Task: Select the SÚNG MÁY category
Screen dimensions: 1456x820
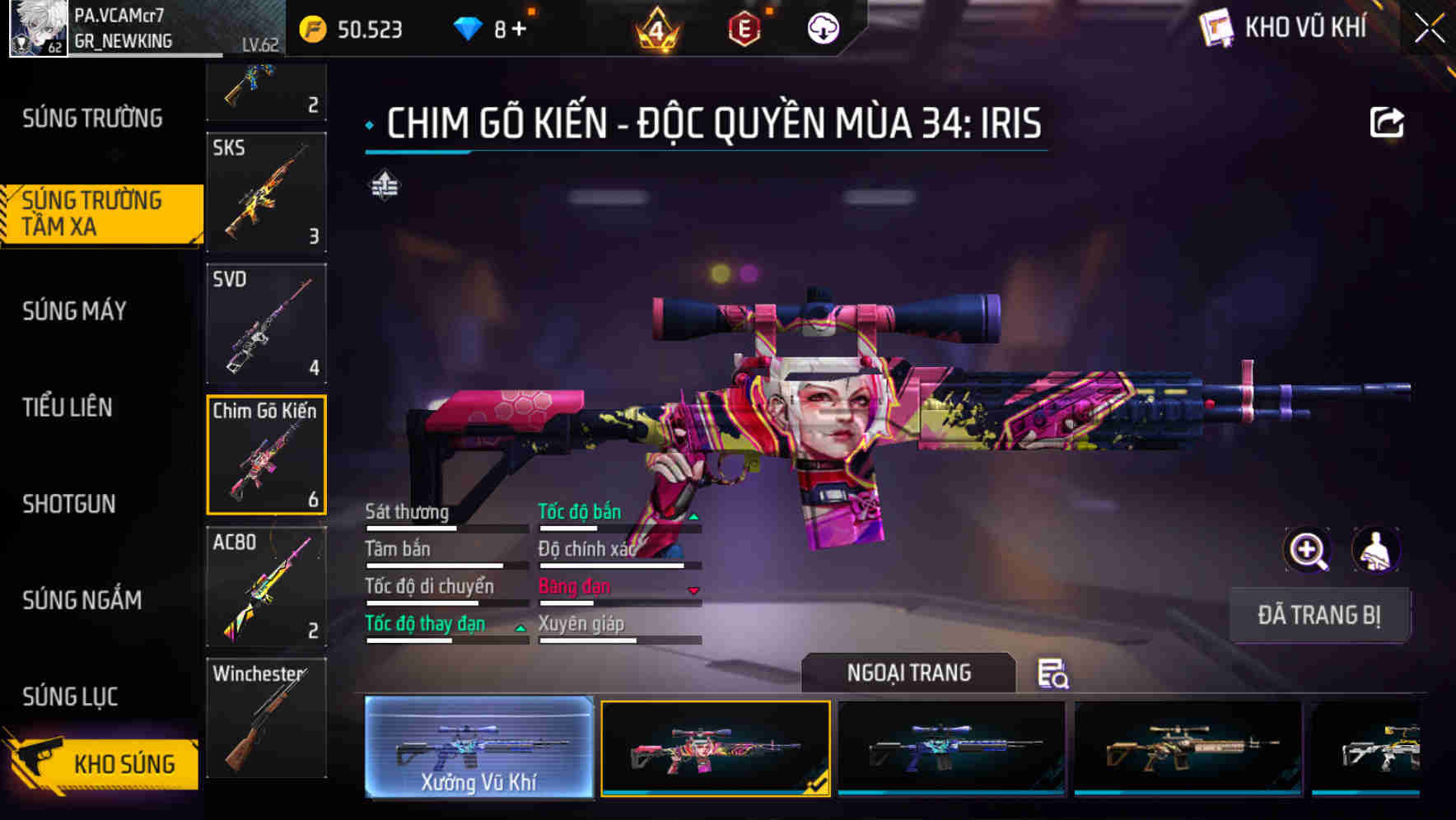Action: [74, 311]
